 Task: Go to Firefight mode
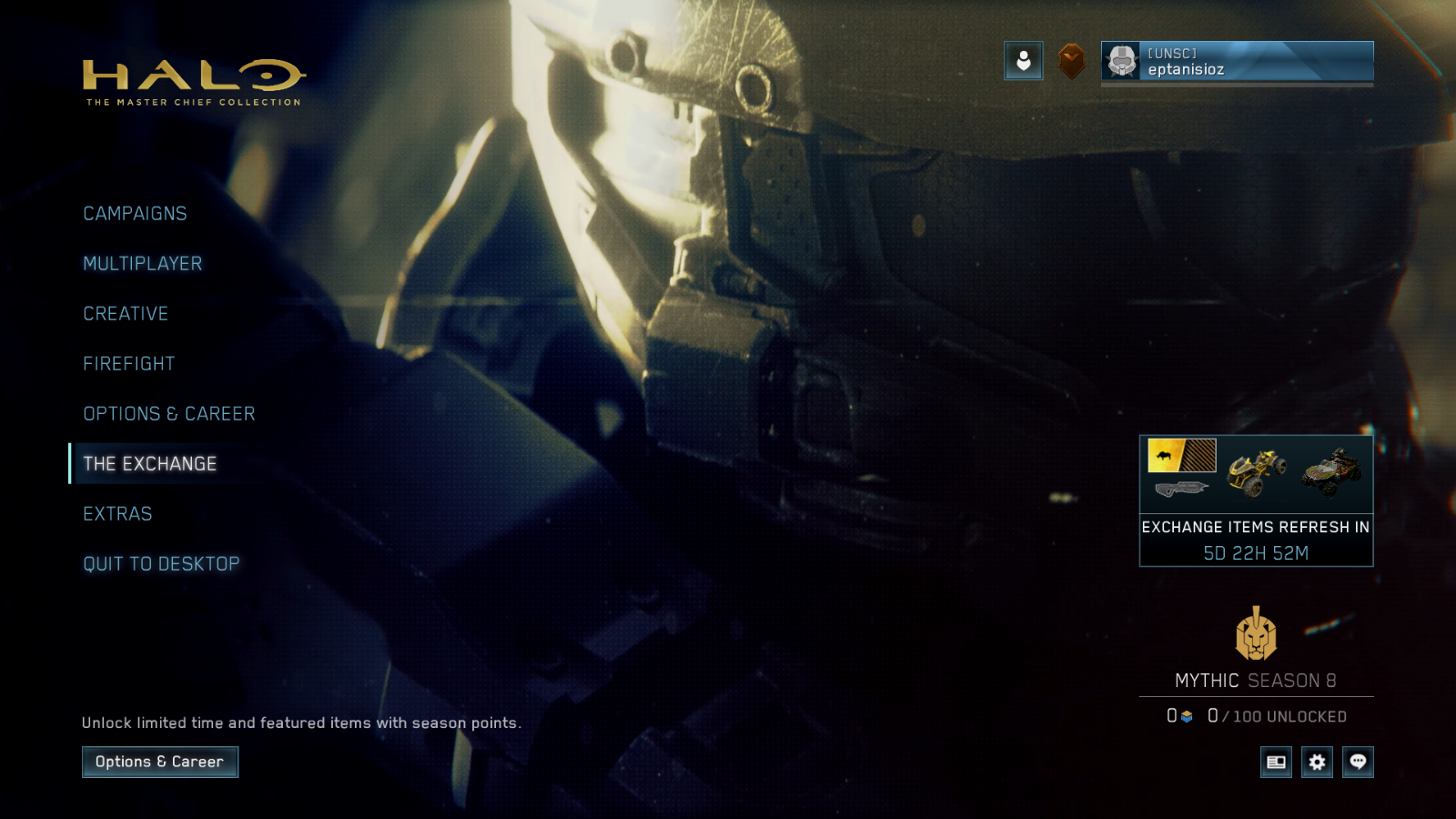[129, 364]
